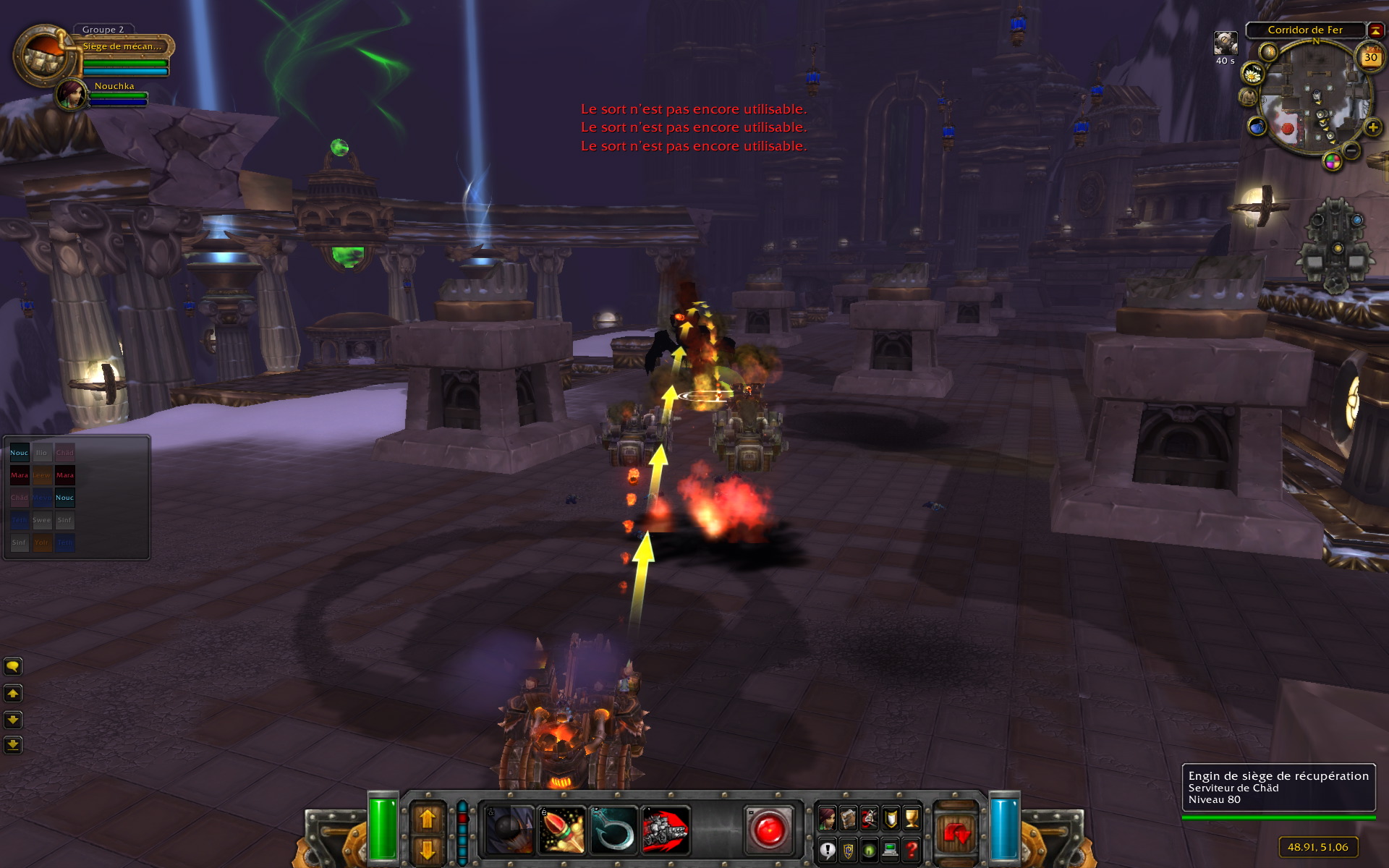Viewport: 1389px width, 868px height.
Task: Collapse the minimap with the red toggle
Action: pyautogui.click(x=1375, y=30)
